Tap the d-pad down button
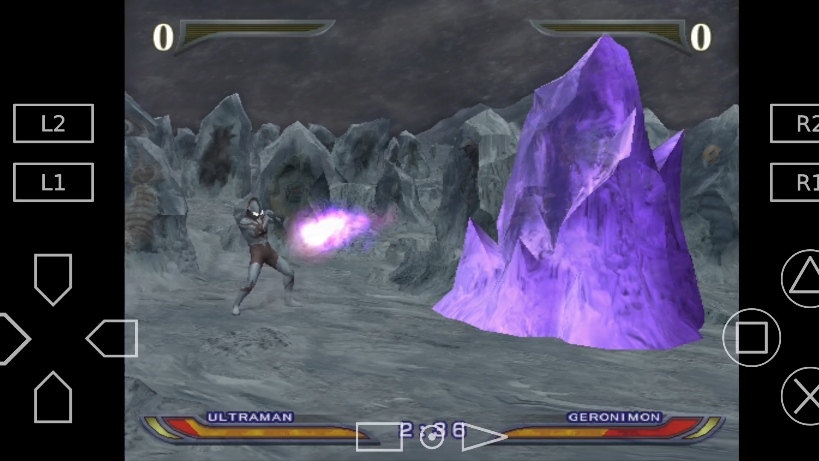 (x=53, y=397)
